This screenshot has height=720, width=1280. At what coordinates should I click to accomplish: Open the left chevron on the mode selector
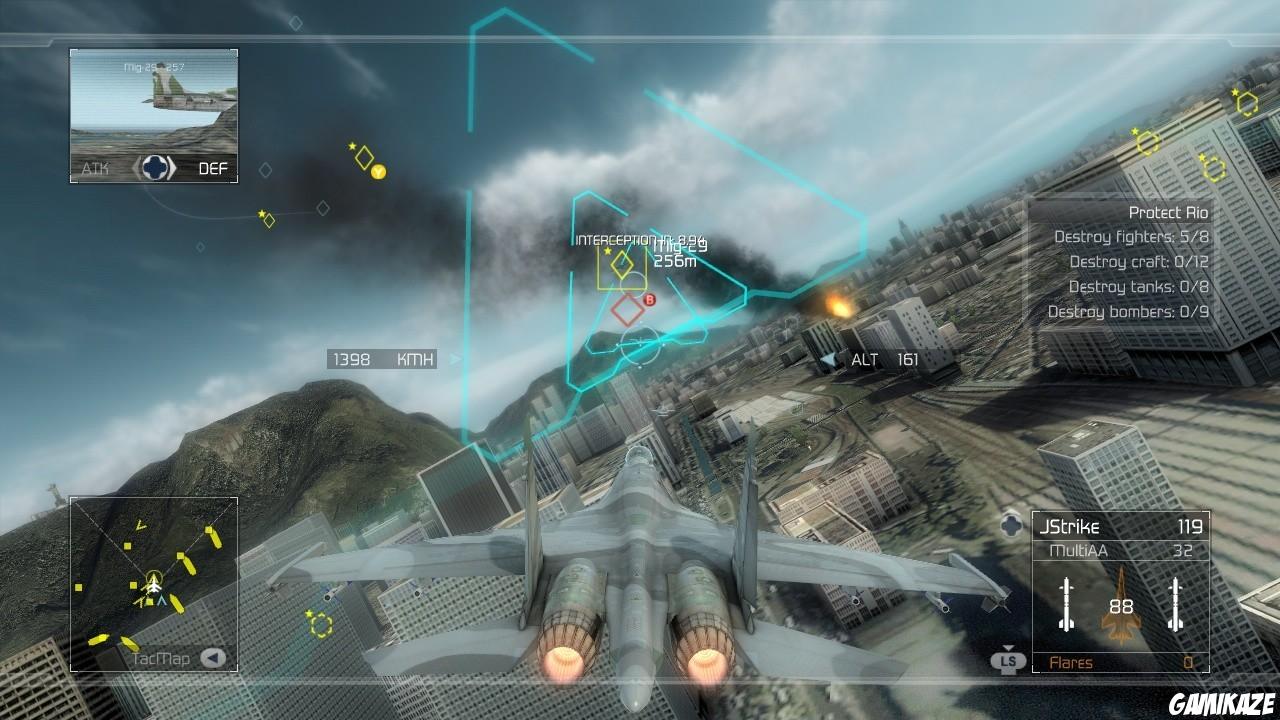click(x=134, y=168)
